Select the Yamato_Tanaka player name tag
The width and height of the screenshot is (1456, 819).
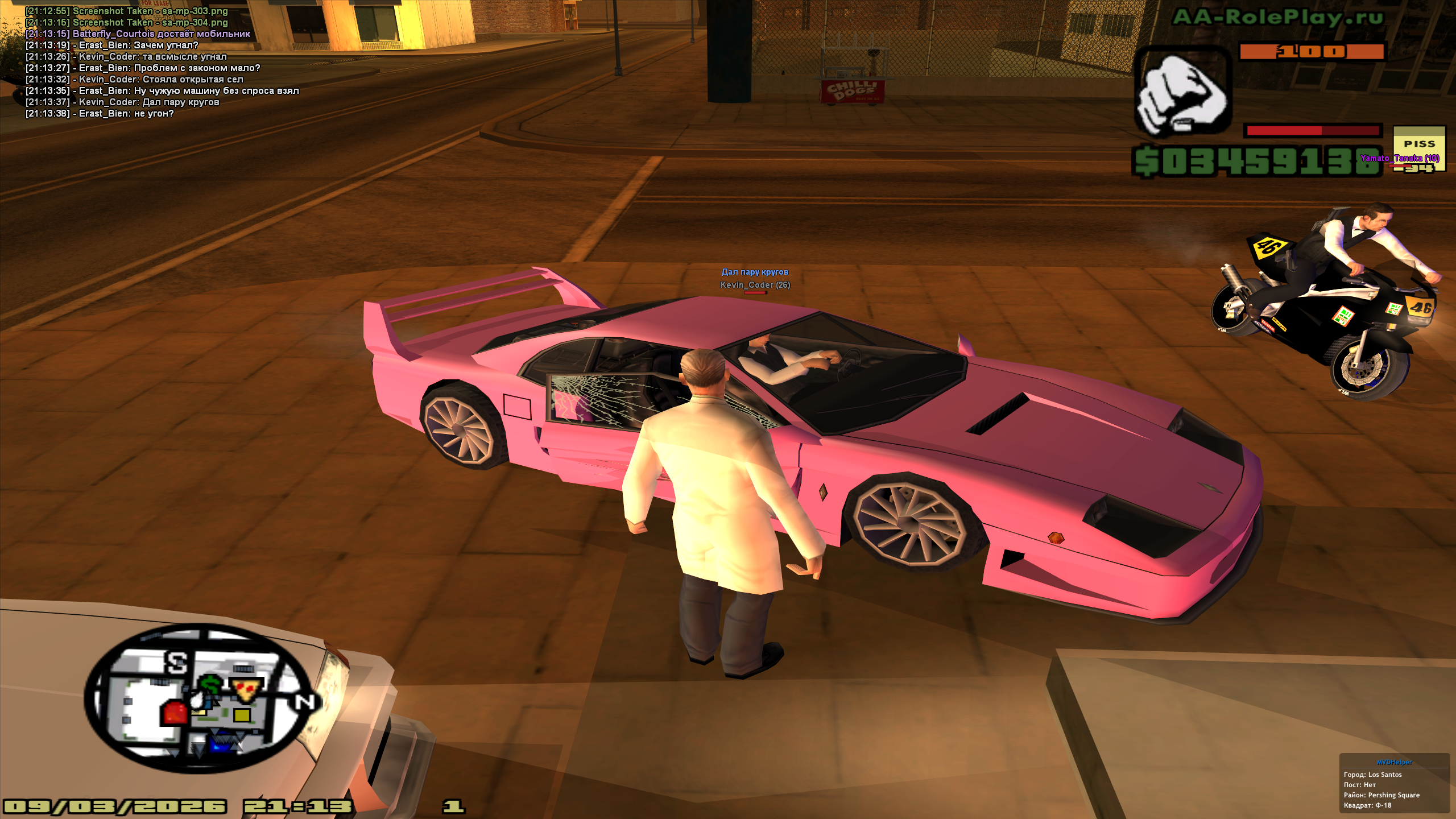[x=1399, y=158]
